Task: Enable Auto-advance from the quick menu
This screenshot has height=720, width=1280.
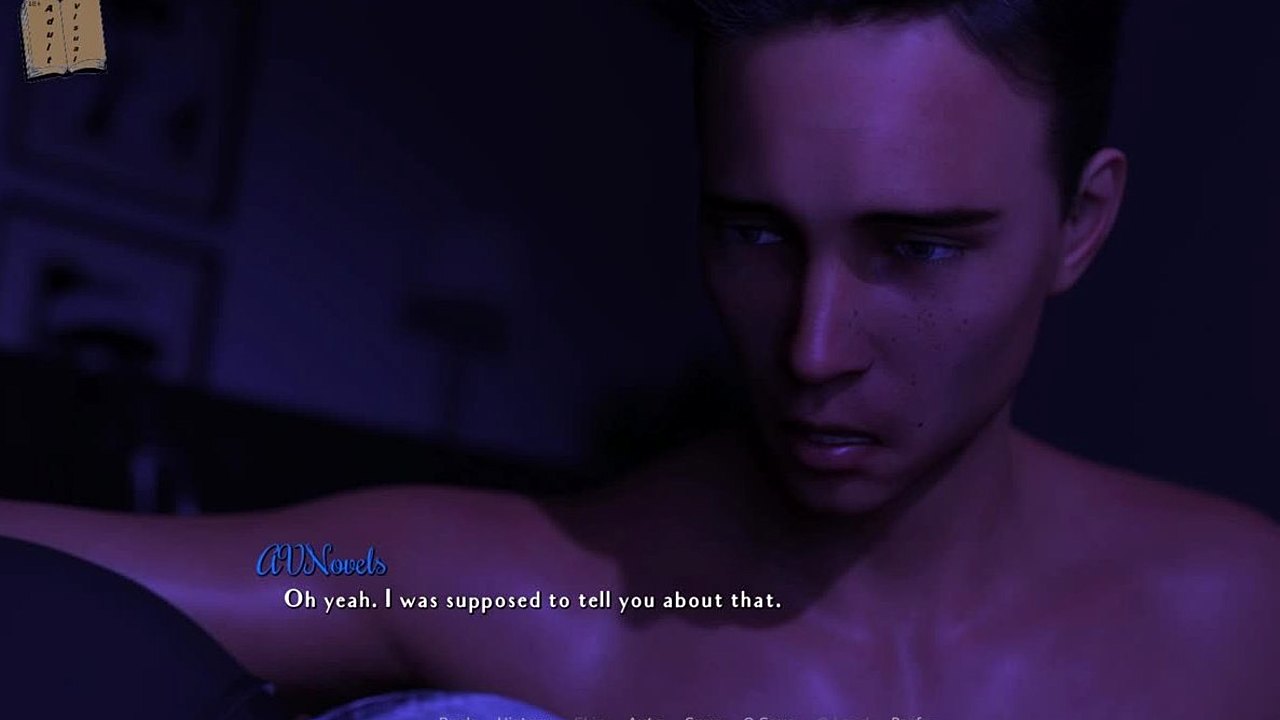Action: point(643,717)
